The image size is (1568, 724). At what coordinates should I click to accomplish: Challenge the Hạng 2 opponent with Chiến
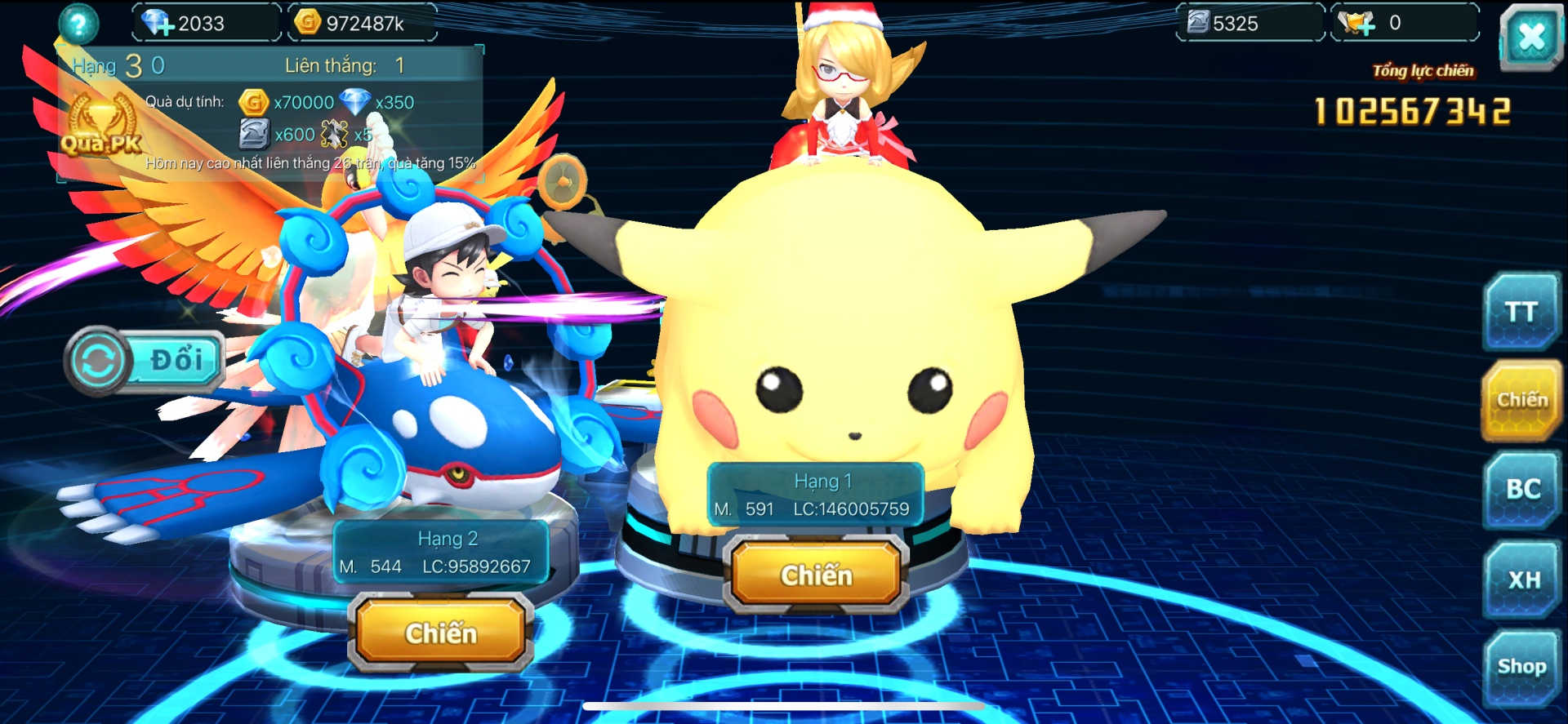coord(441,633)
